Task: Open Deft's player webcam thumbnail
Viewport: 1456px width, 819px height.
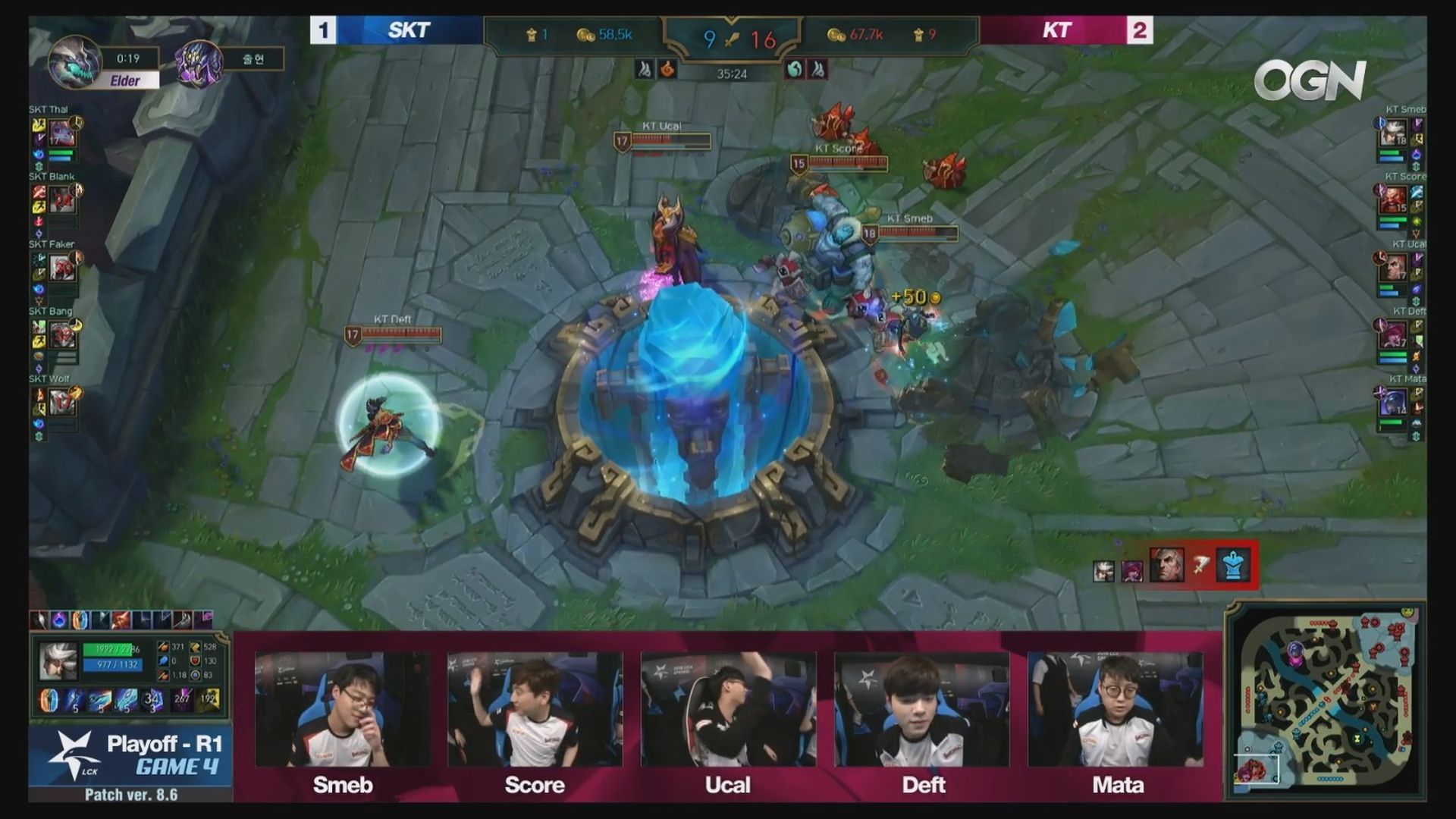Action: [921, 709]
